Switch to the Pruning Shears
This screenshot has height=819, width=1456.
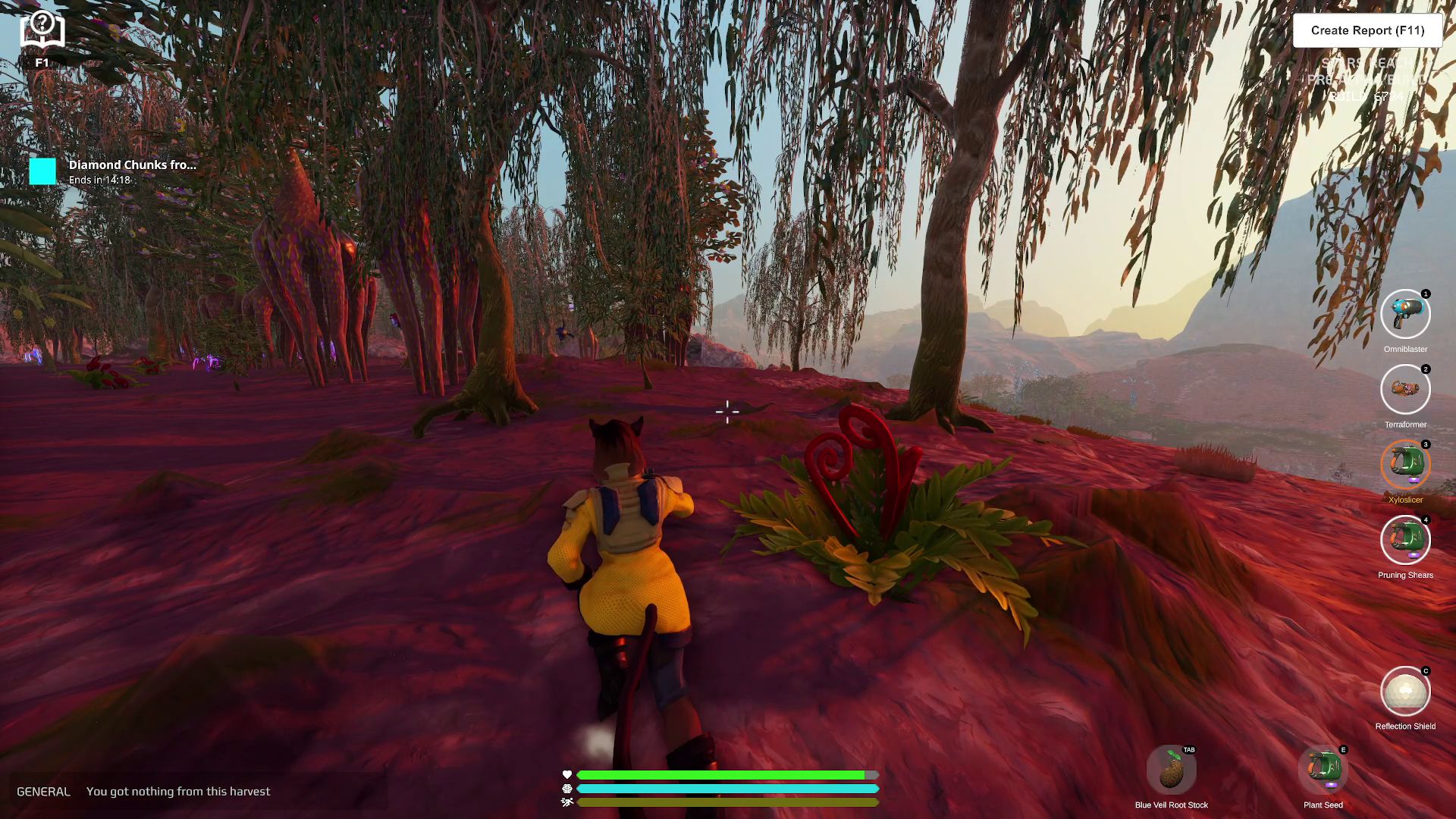pos(1405,540)
